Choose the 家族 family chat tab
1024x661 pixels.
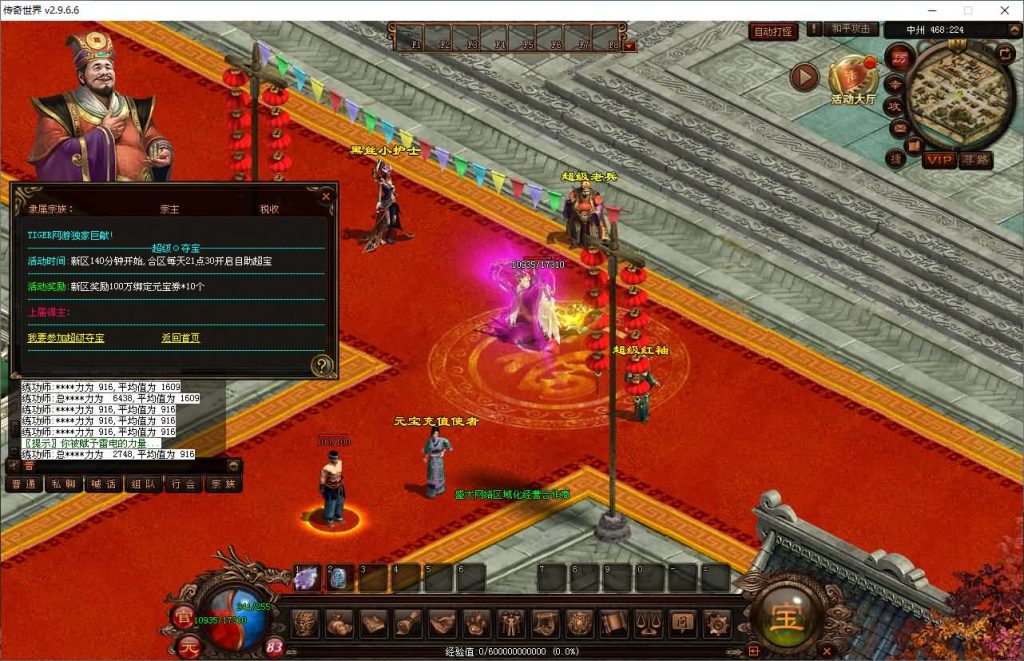[x=224, y=484]
